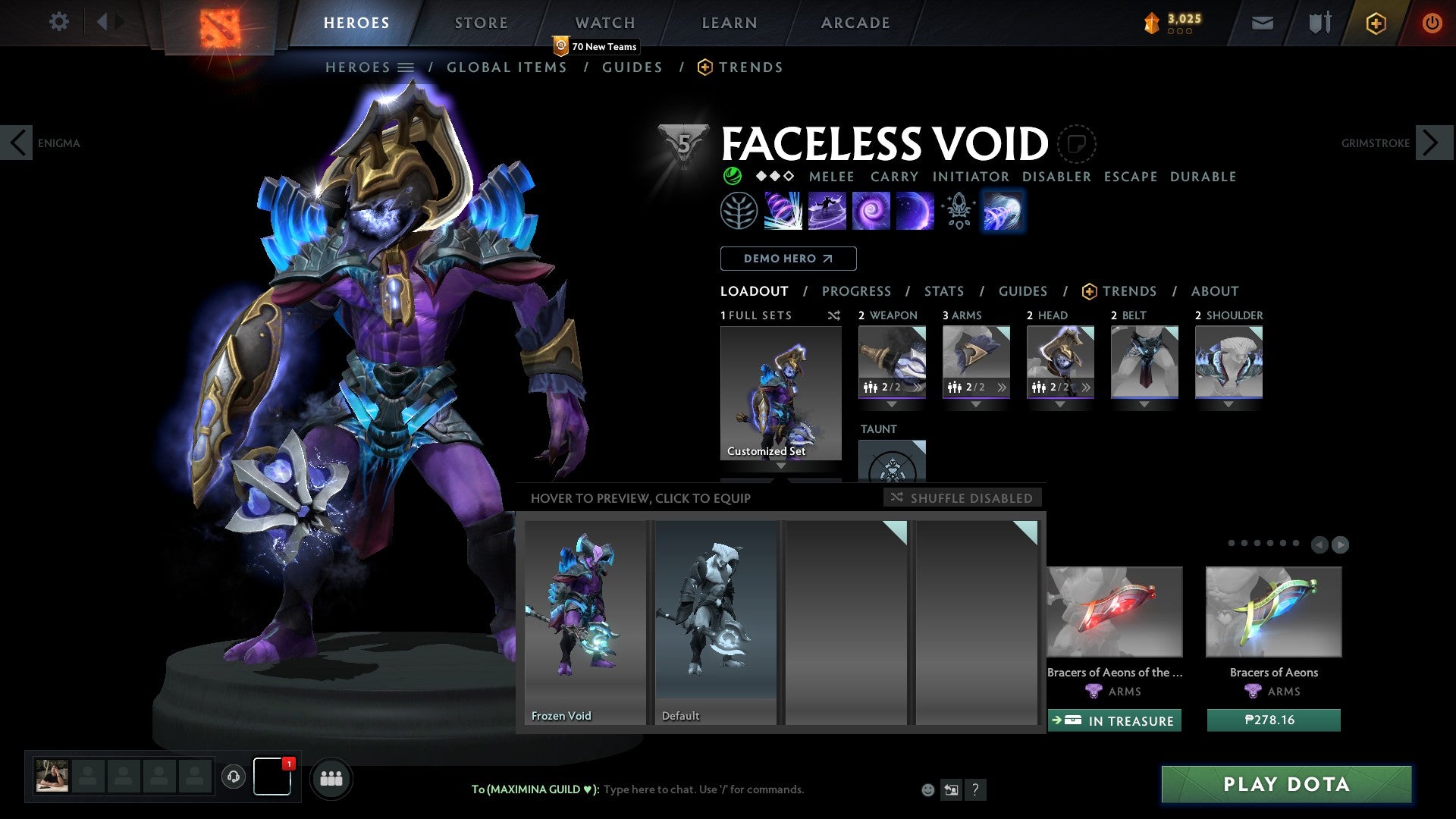
Task: Open the Watch tab
Action: point(604,23)
